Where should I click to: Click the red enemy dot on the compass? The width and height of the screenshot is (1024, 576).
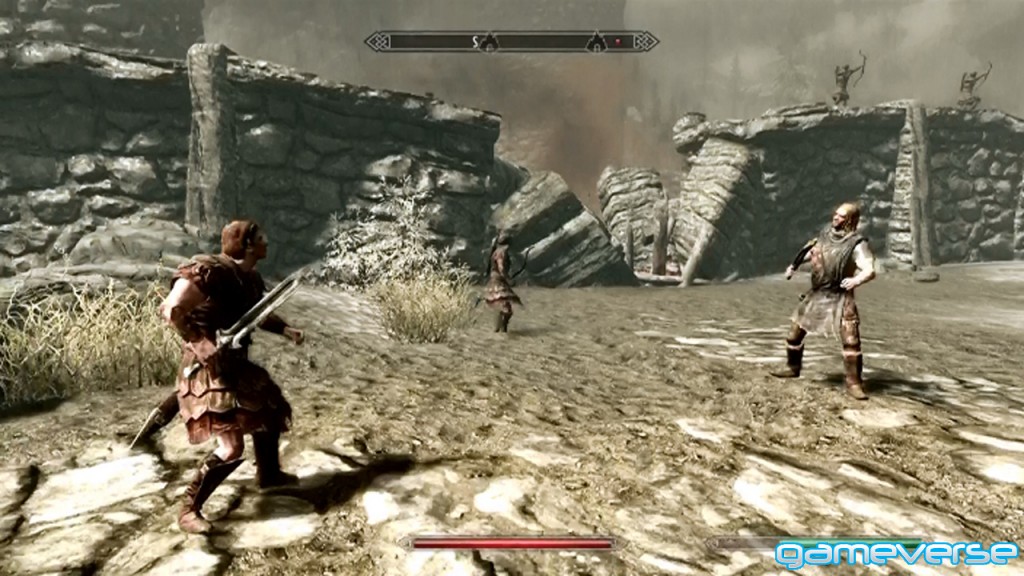point(618,42)
